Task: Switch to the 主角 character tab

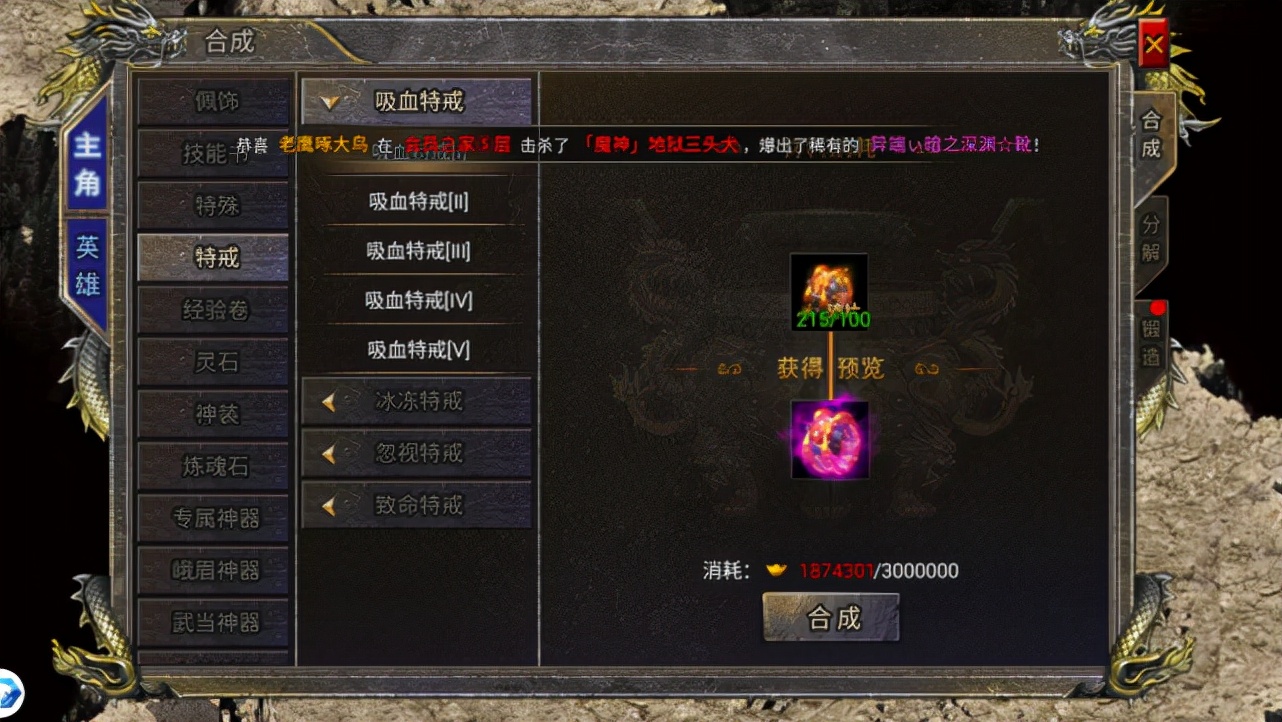Action: pos(88,163)
